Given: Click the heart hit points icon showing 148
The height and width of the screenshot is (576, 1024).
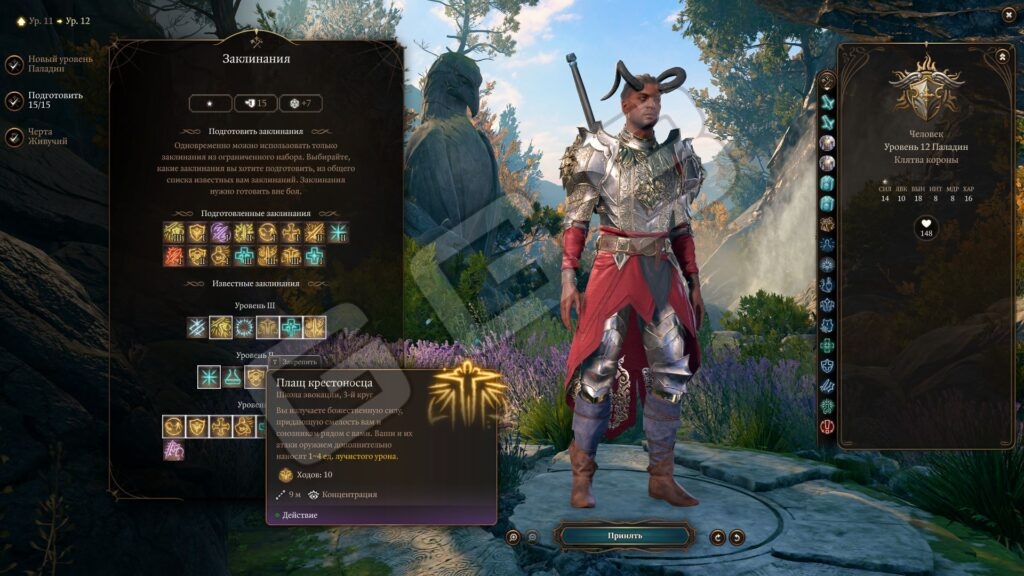Looking at the screenshot, I should [x=926, y=228].
